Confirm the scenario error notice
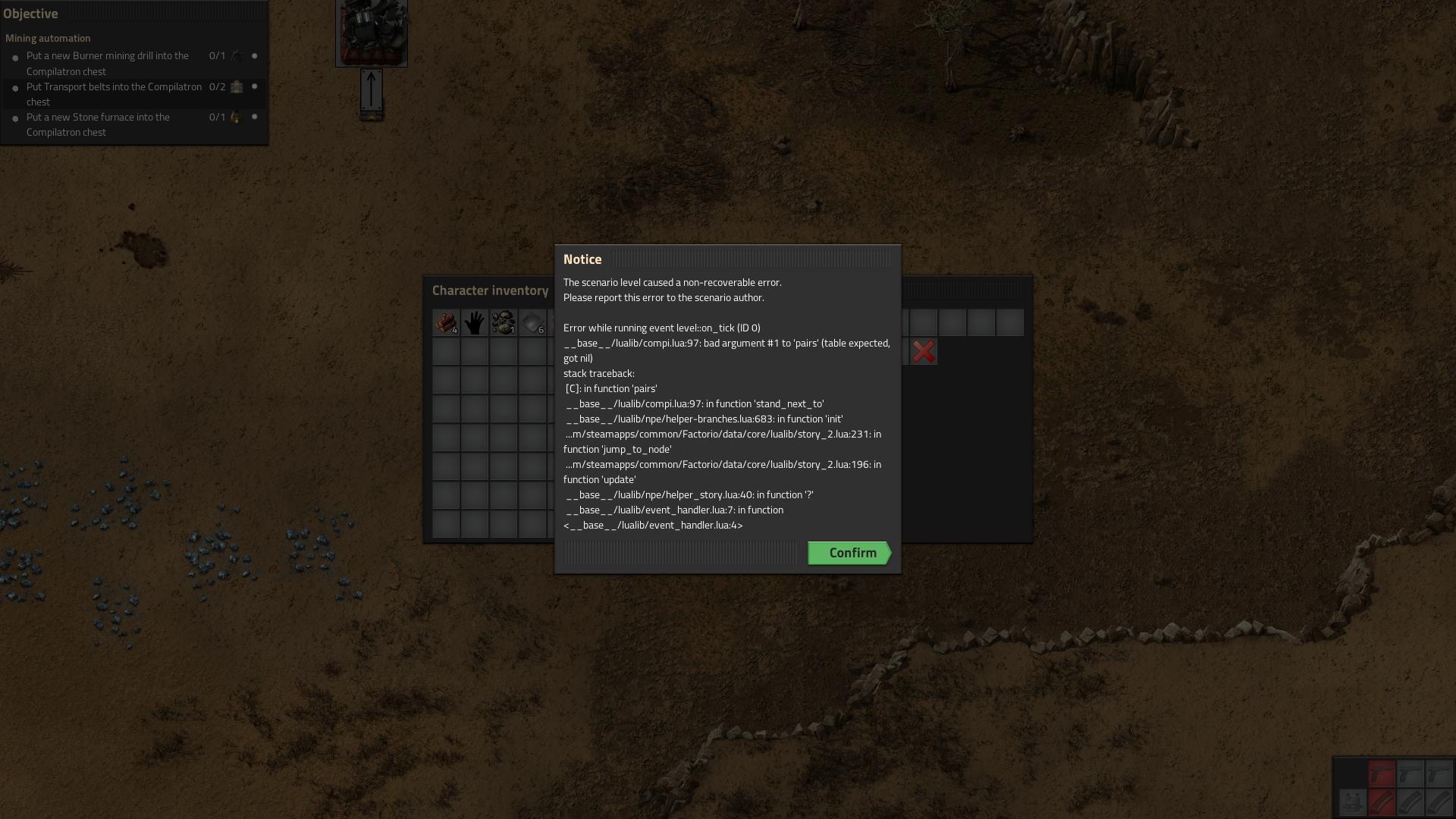The image size is (1456, 819). tap(849, 553)
